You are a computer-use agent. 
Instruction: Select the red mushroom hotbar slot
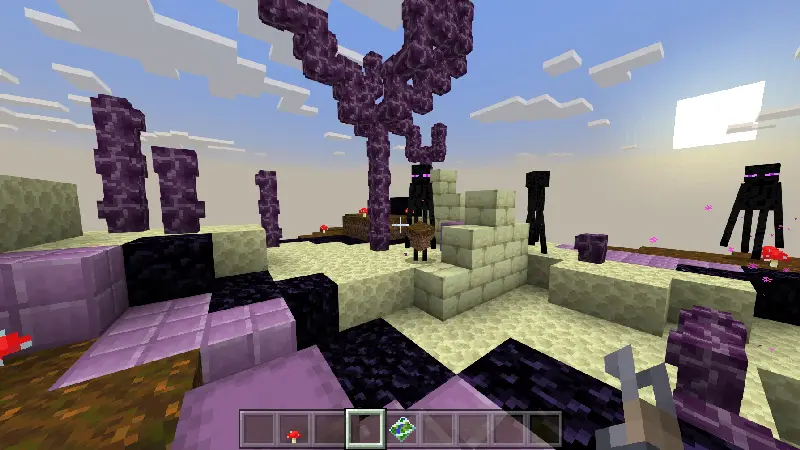tap(293, 430)
